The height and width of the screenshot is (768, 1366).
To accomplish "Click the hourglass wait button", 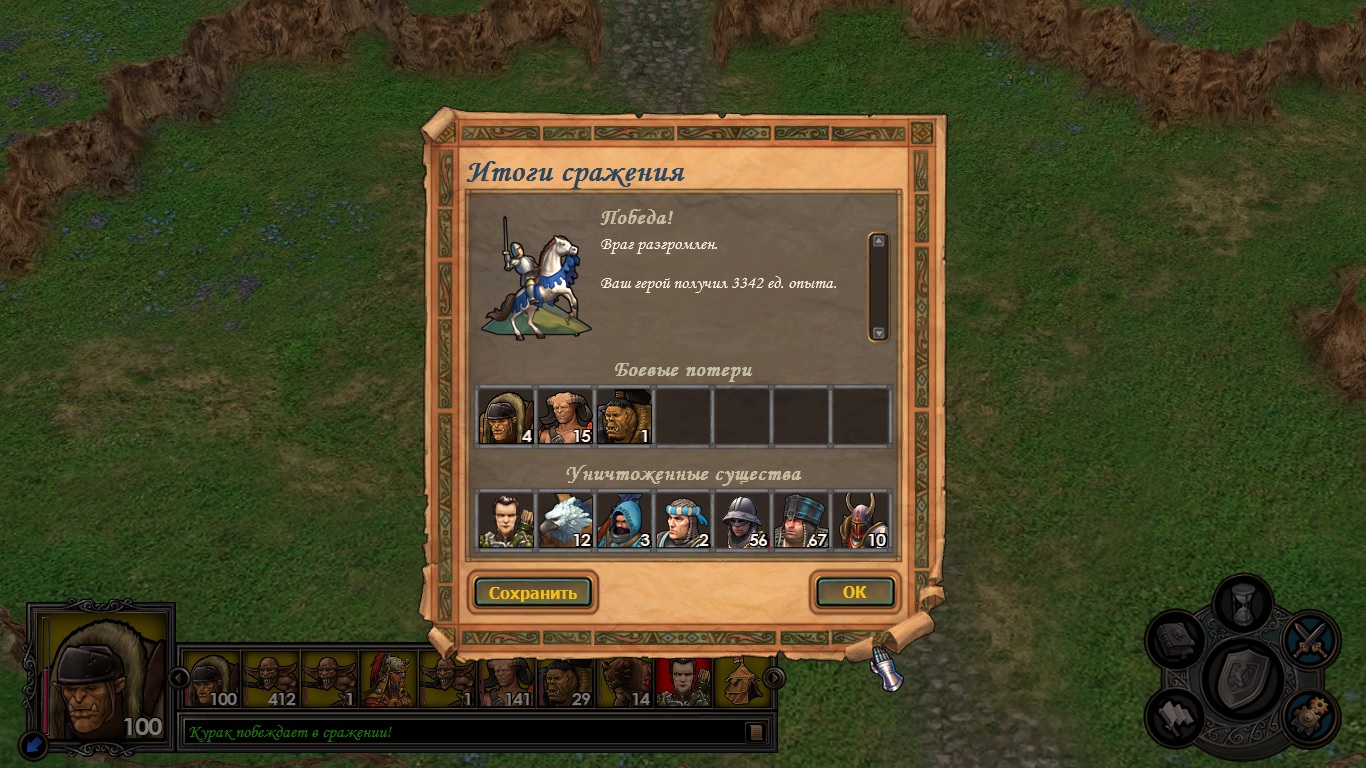I will (x=1243, y=603).
